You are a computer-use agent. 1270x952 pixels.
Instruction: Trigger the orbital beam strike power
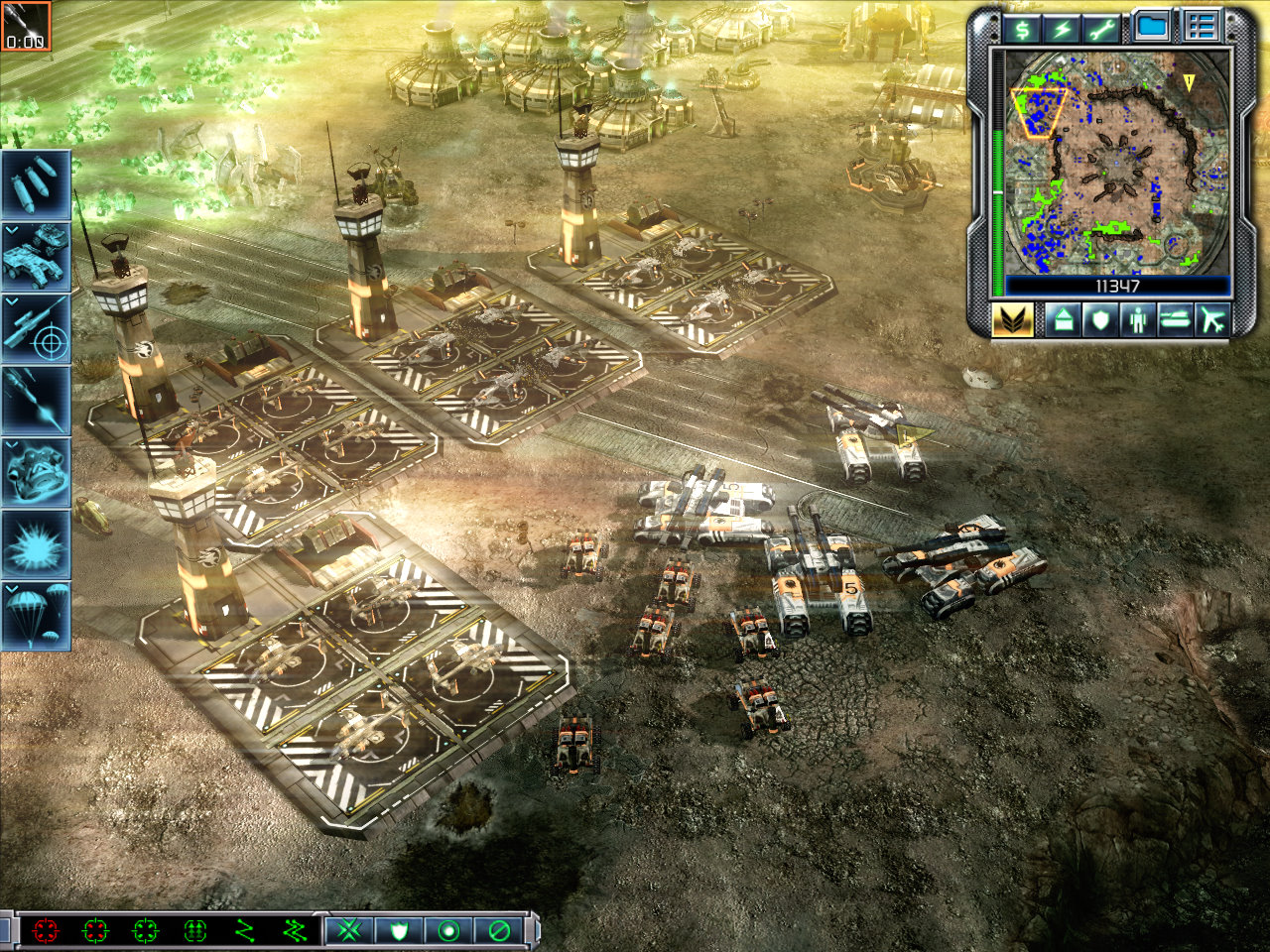click(x=36, y=400)
